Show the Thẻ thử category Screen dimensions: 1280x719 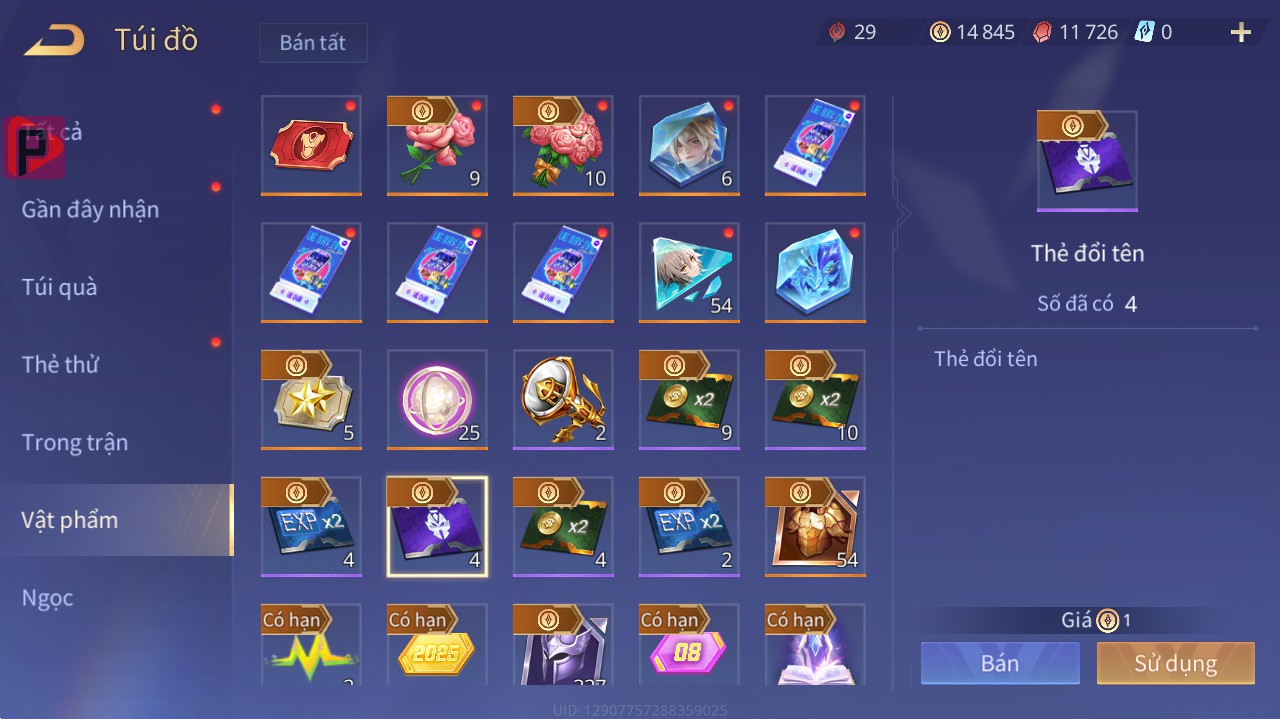point(60,364)
